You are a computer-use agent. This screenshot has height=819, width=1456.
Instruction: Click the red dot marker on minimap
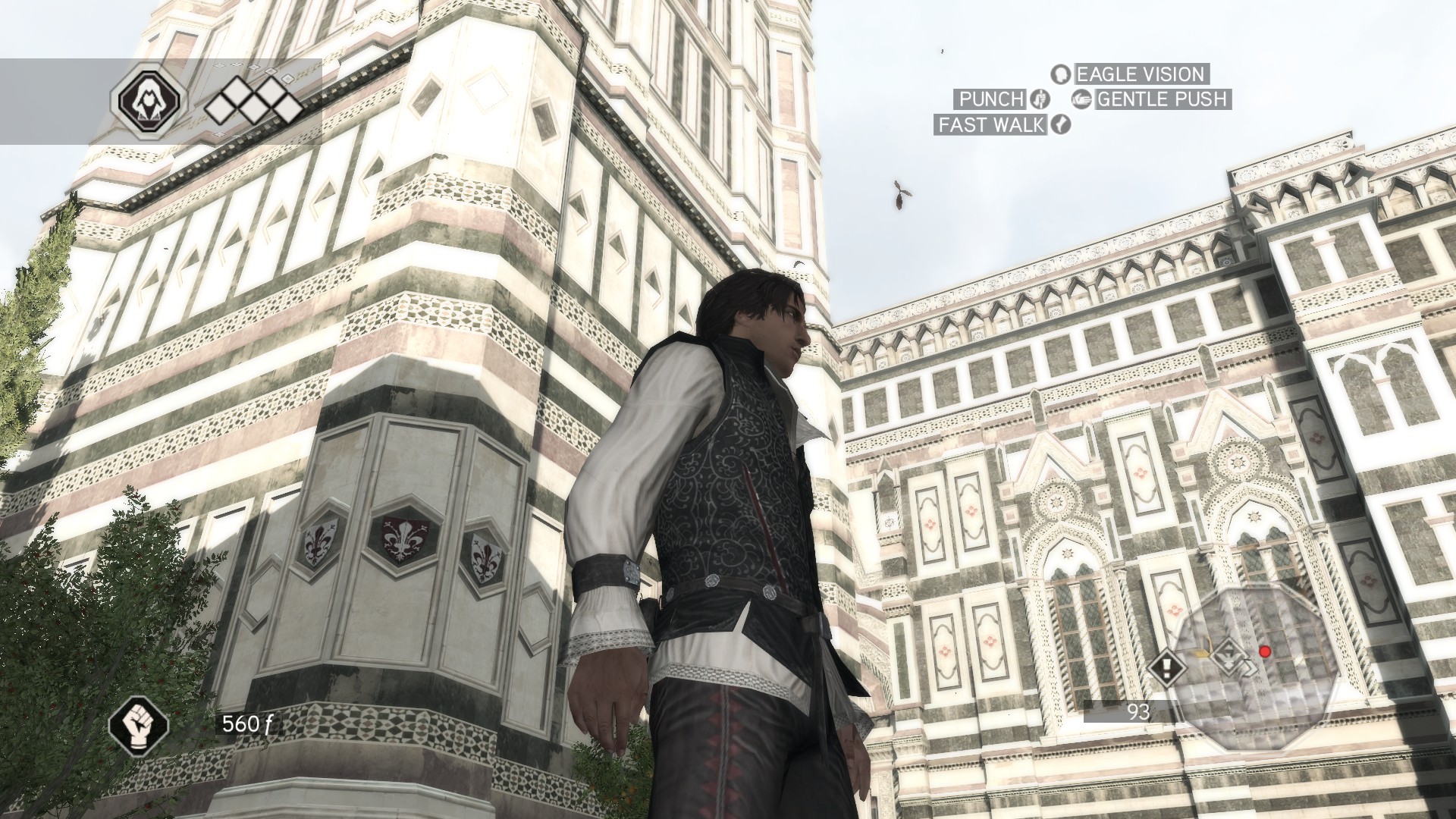coord(1264,651)
